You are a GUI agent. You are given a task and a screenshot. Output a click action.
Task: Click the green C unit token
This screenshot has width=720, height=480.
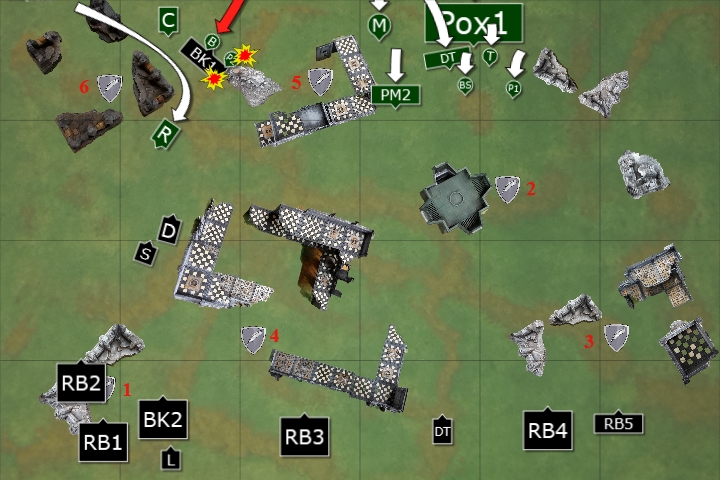click(x=169, y=19)
